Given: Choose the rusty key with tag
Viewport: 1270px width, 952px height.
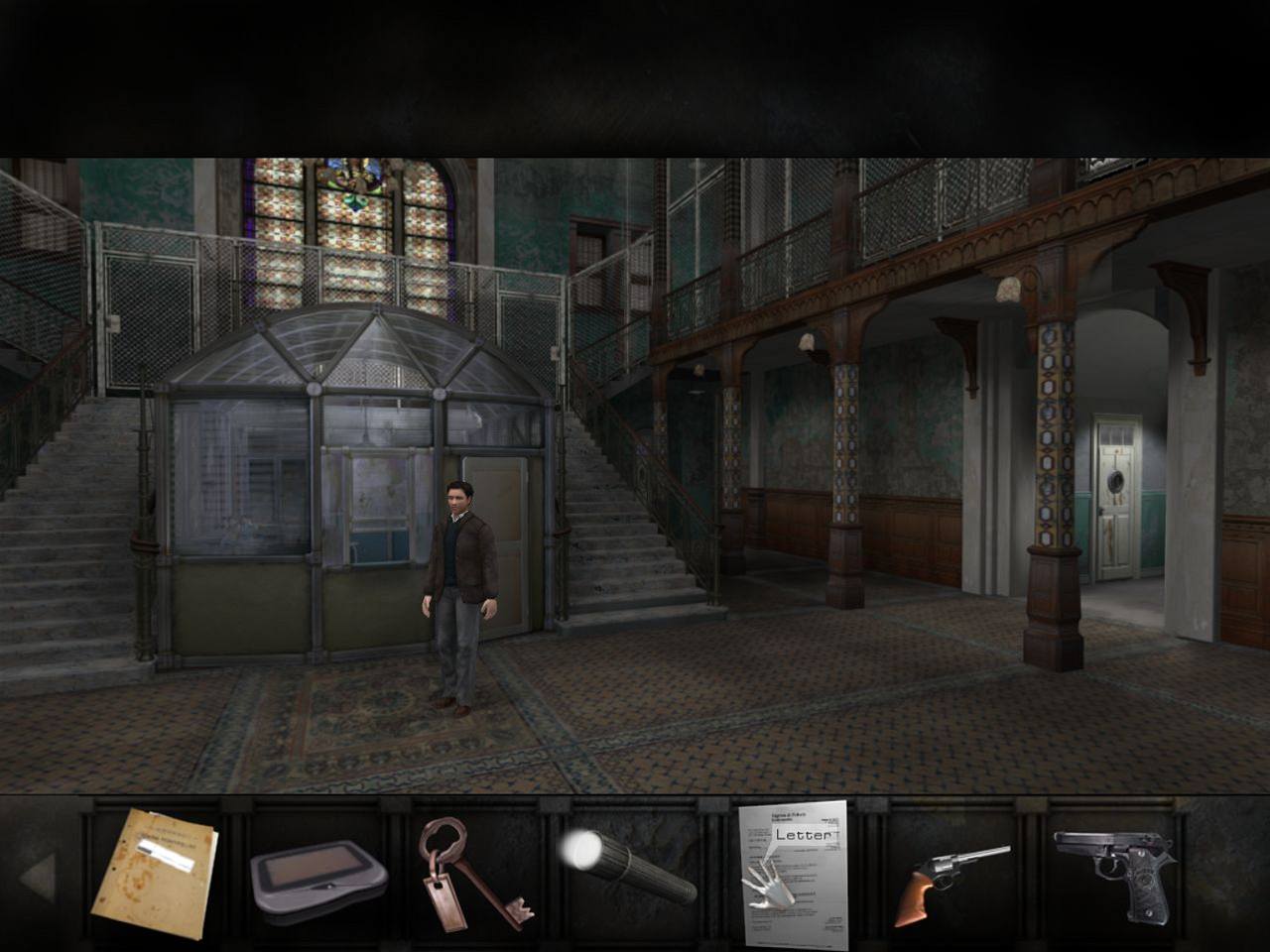Looking at the screenshot, I should (470, 873).
